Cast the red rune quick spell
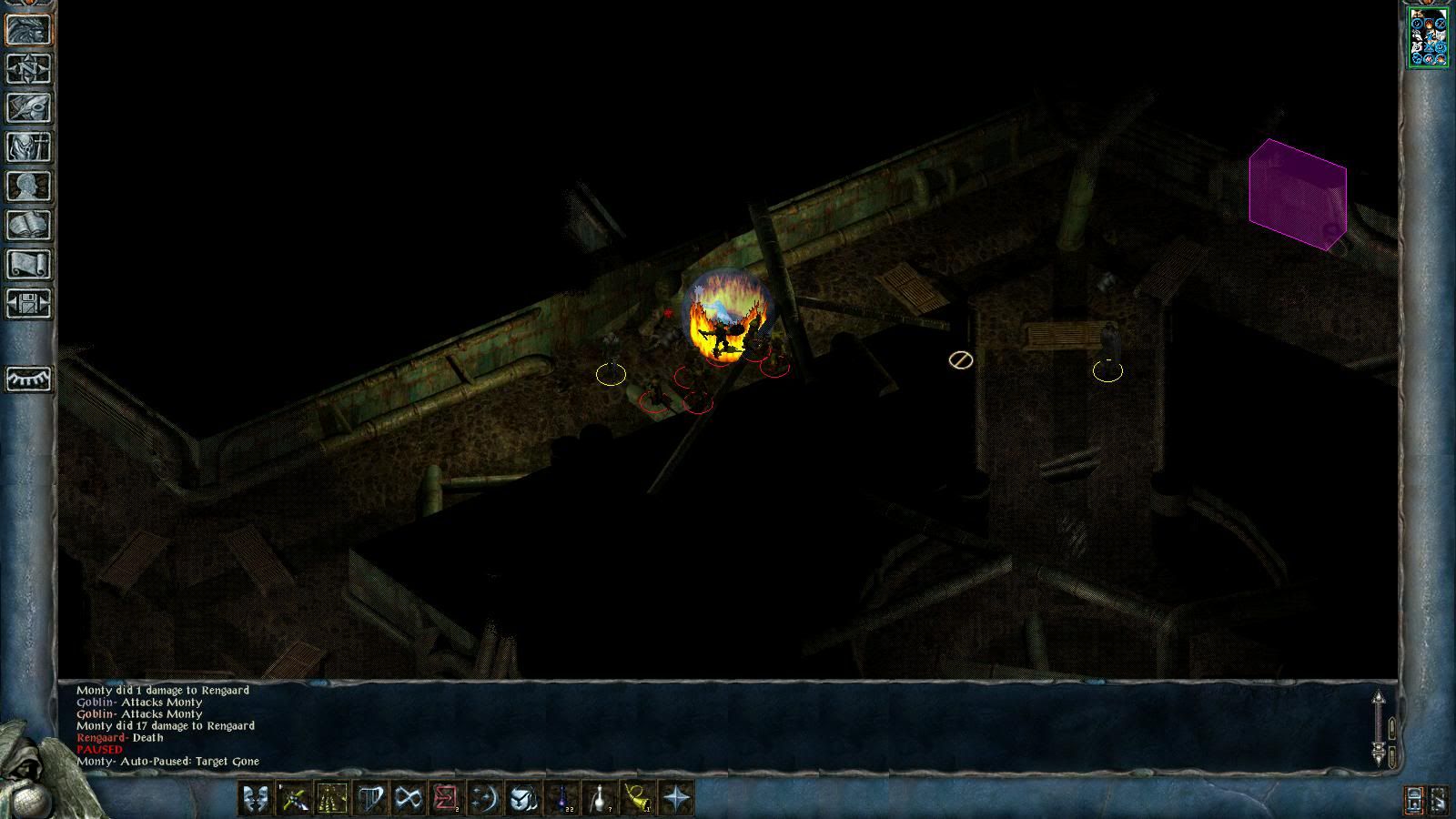Screen dimensions: 1456x819 click(x=446, y=799)
